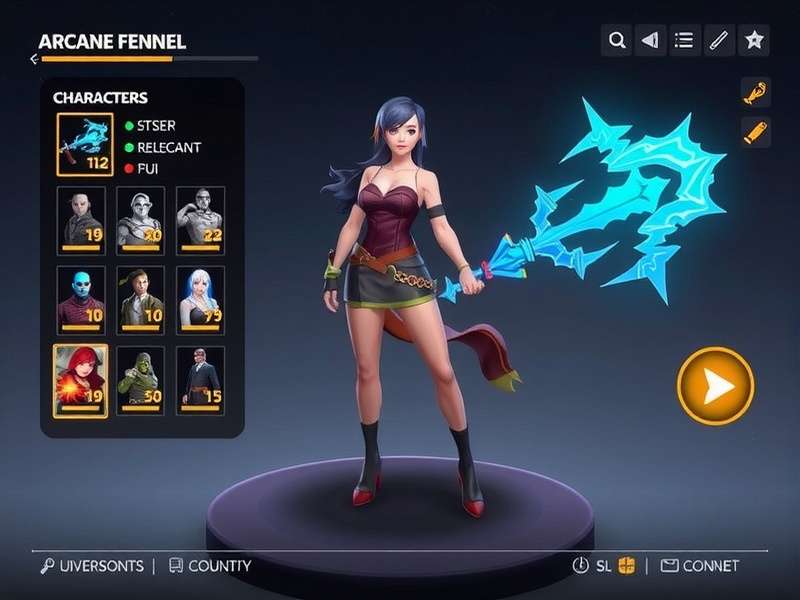Open the orange trophy icon
Screen dimensions: 800x600
click(x=755, y=92)
